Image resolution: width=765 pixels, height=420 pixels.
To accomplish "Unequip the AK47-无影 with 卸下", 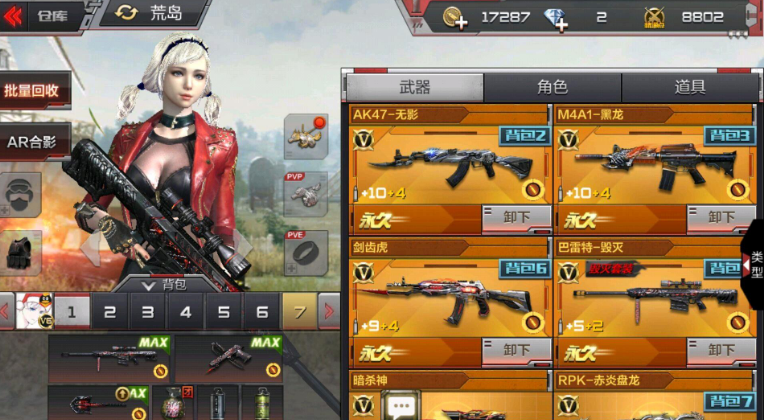I will point(516,216).
